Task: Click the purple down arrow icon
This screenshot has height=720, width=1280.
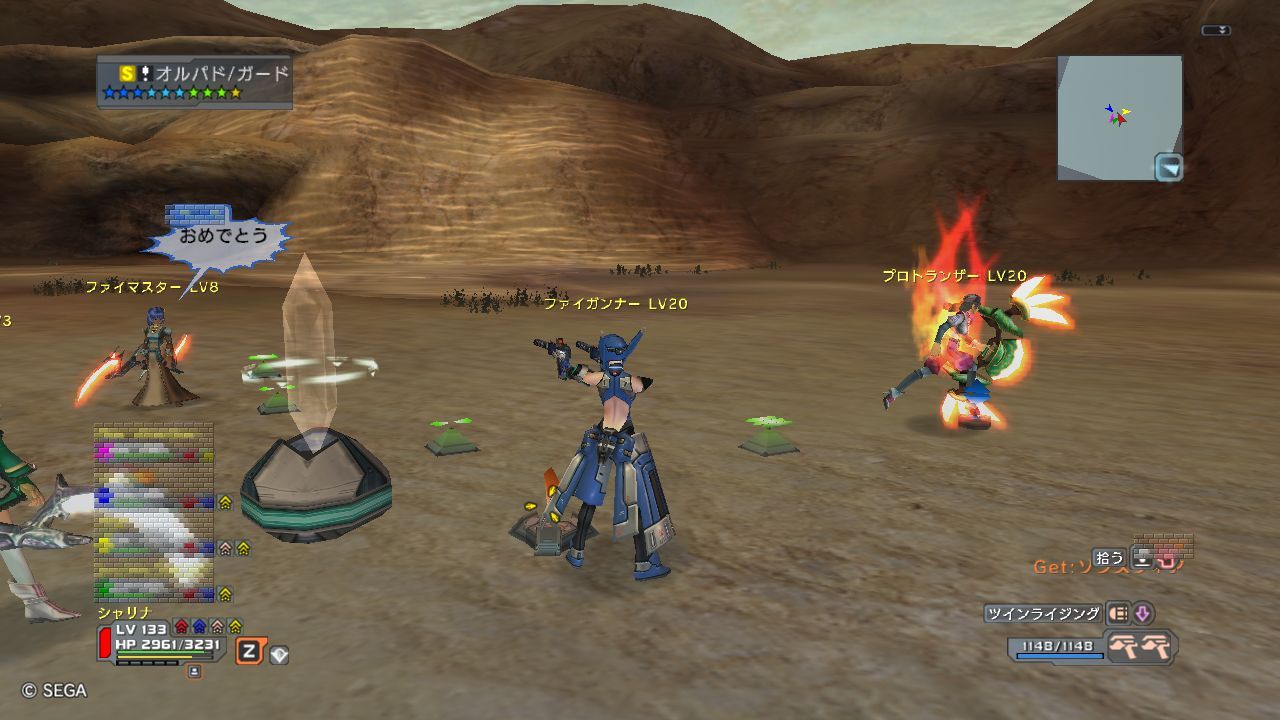Action: click(1142, 614)
